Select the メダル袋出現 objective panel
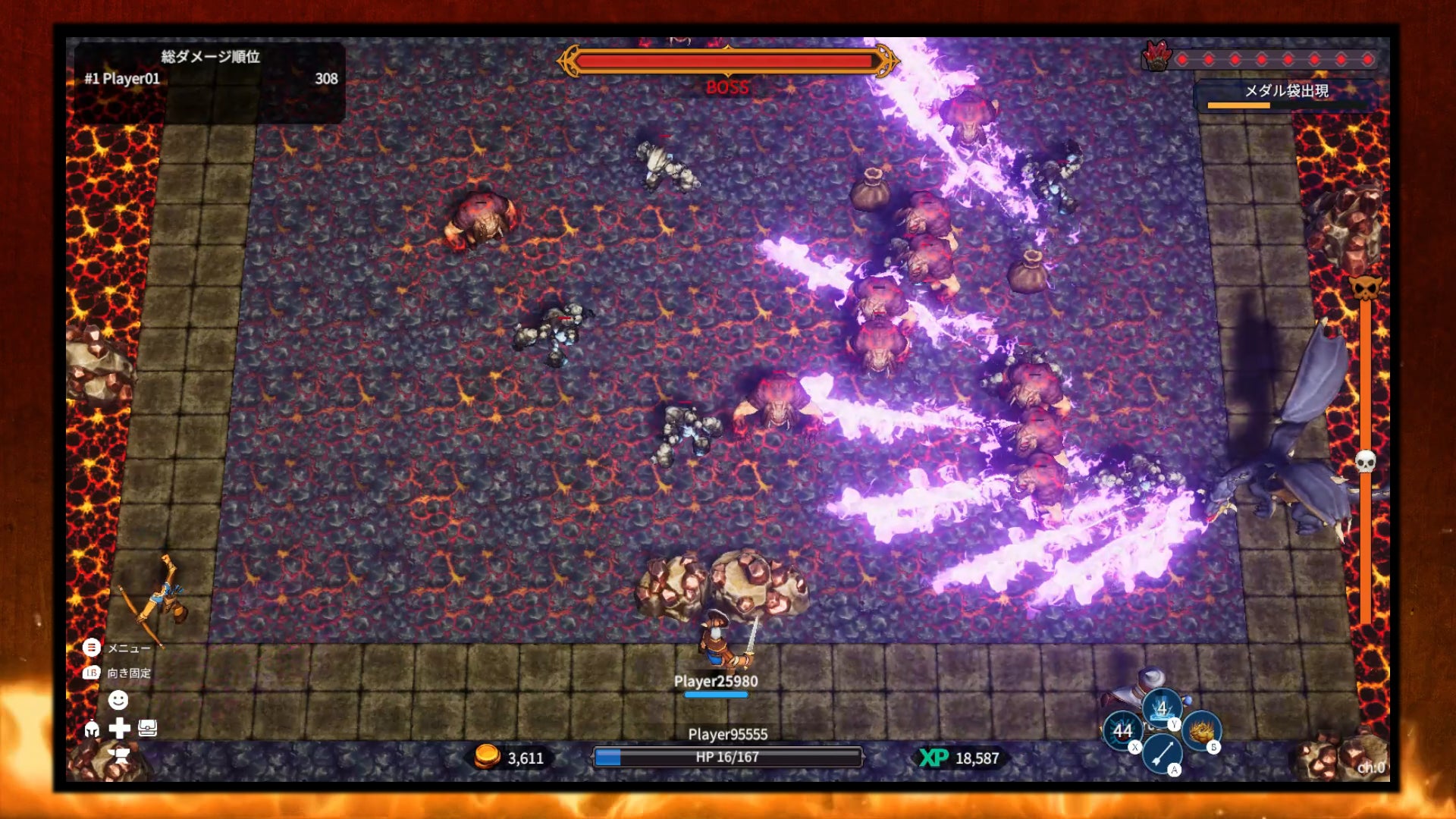The height and width of the screenshot is (819, 1456). (x=1286, y=95)
